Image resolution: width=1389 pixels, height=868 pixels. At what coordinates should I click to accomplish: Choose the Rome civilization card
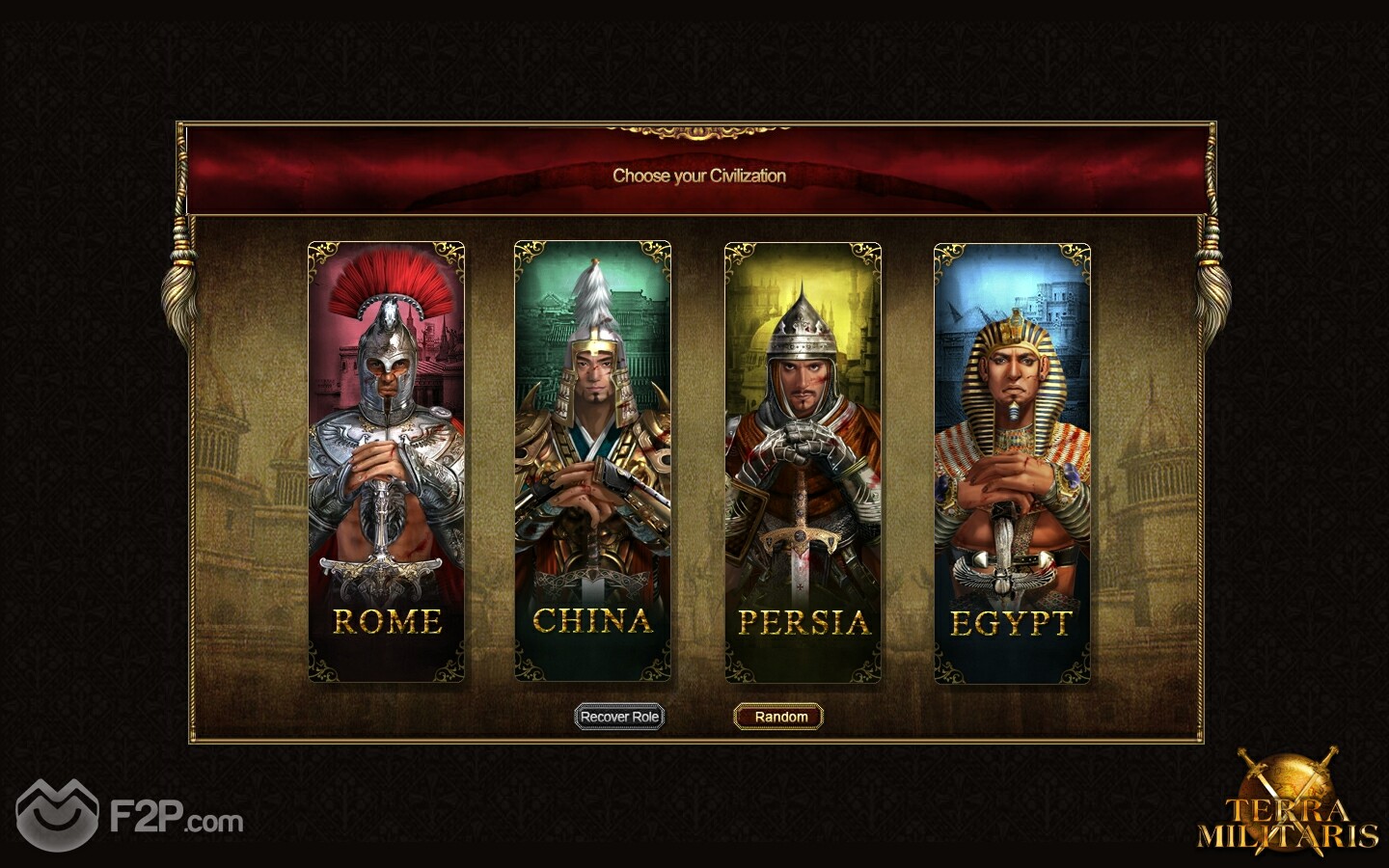pos(386,461)
